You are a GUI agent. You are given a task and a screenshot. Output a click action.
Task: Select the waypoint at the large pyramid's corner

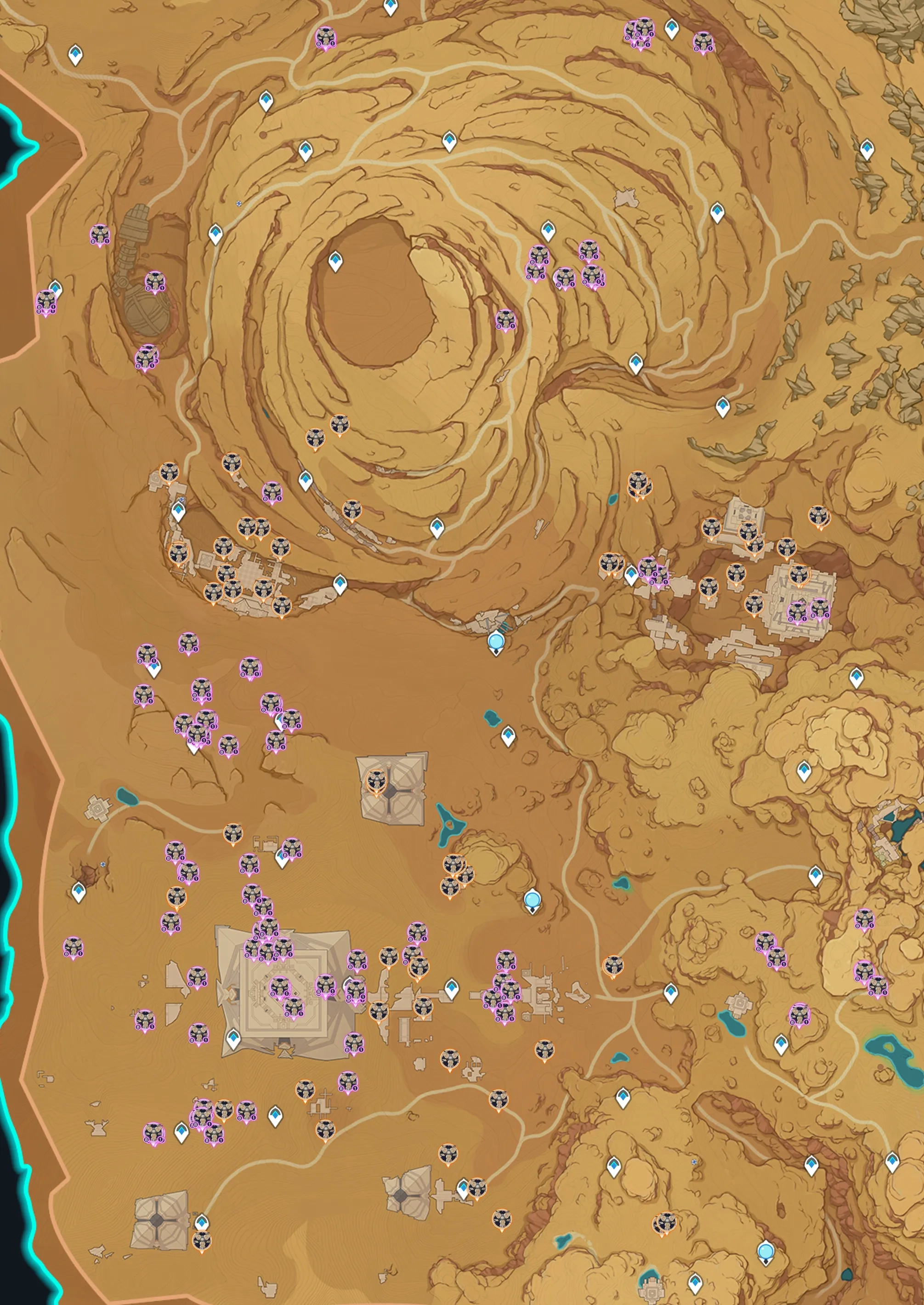(232, 1038)
